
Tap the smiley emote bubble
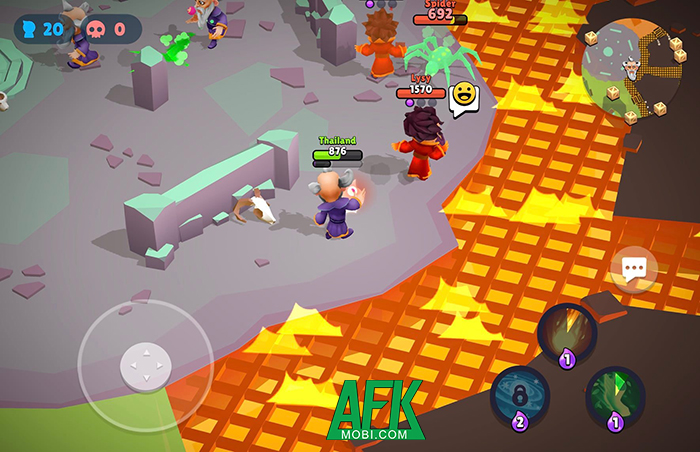(464, 96)
